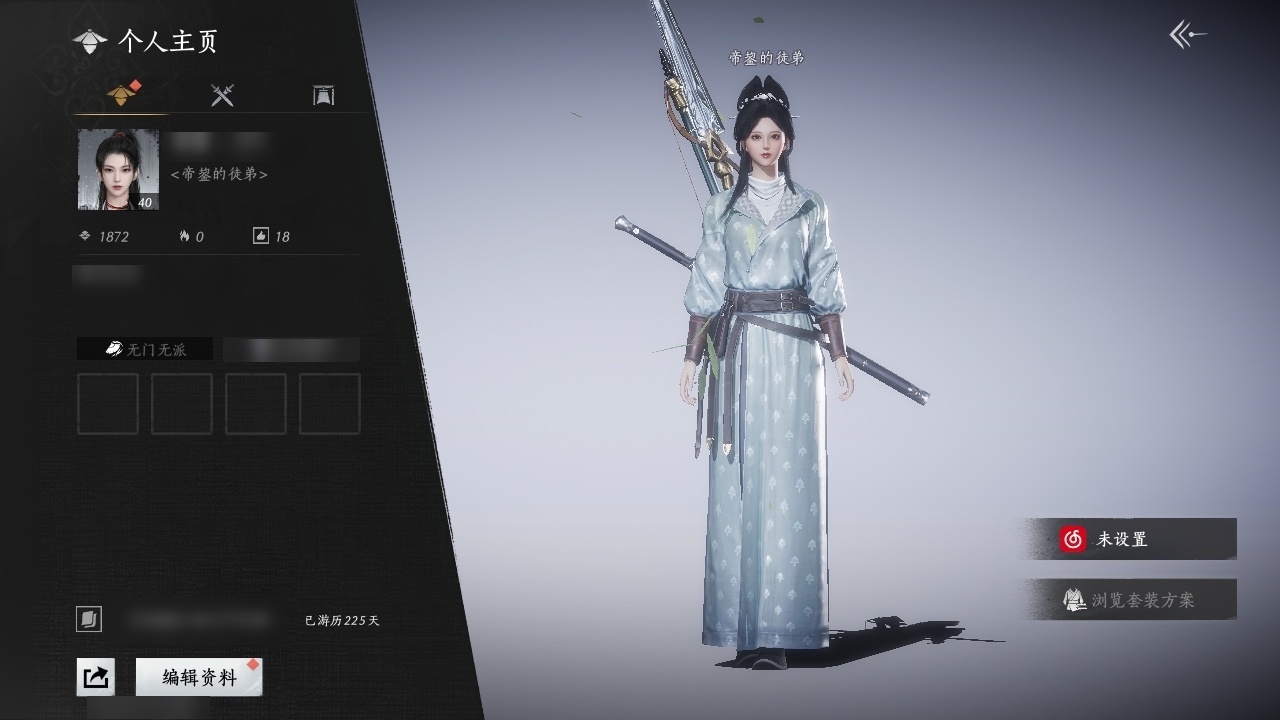
Task: Click the share icon beside 编辑资料
Action: (95, 677)
